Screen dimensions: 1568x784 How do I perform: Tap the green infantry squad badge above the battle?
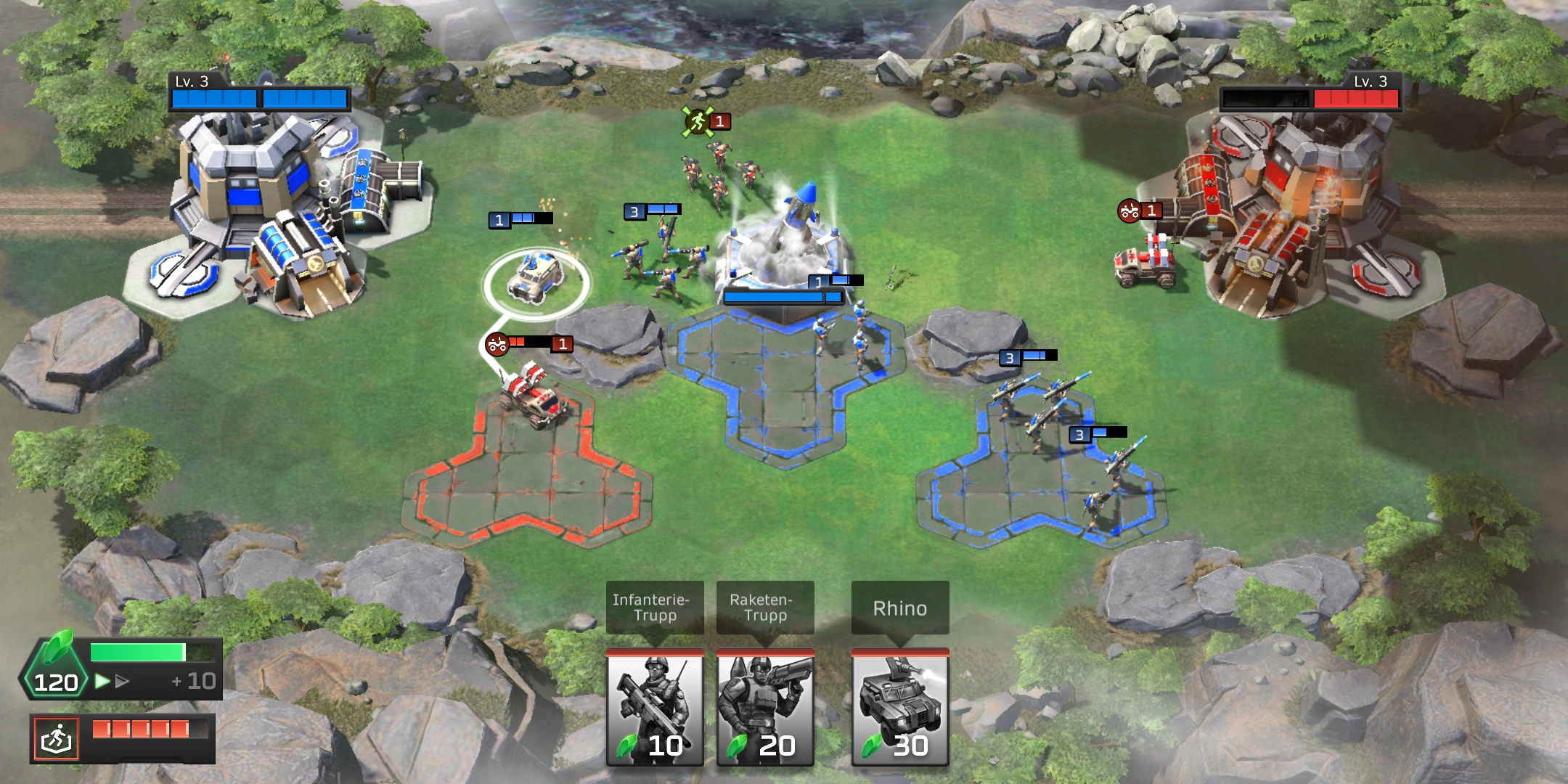click(699, 122)
